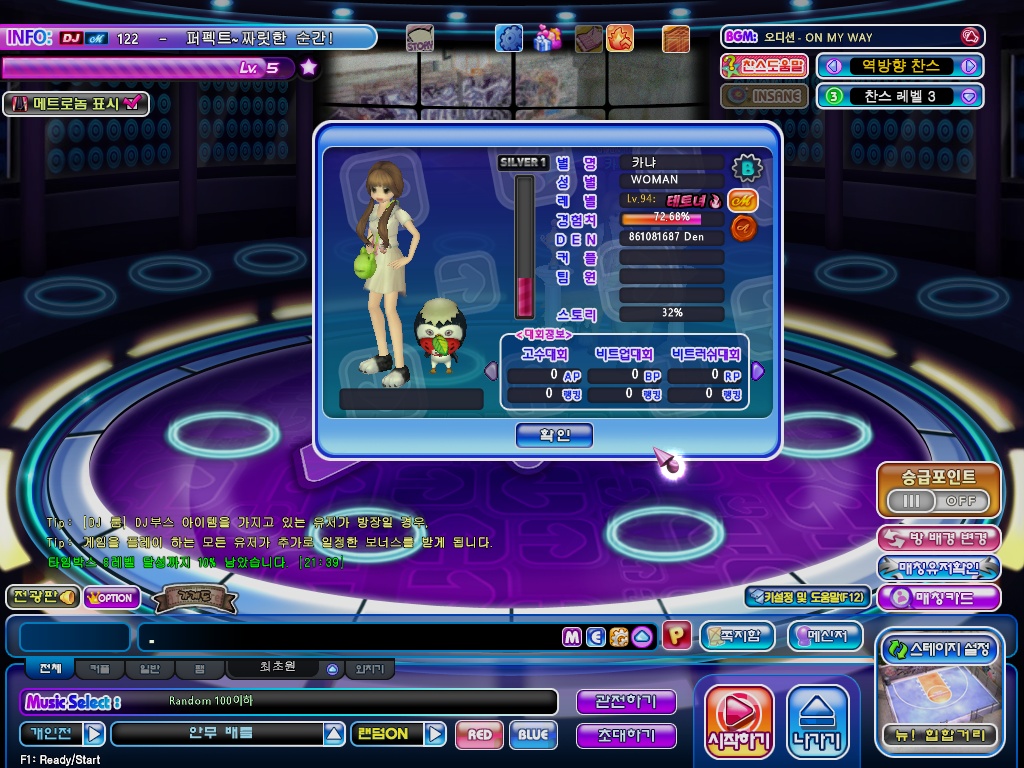This screenshot has height=768, width=1024.
Task: Open the STORY icon in top bar
Action: pyautogui.click(x=420, y=39)
